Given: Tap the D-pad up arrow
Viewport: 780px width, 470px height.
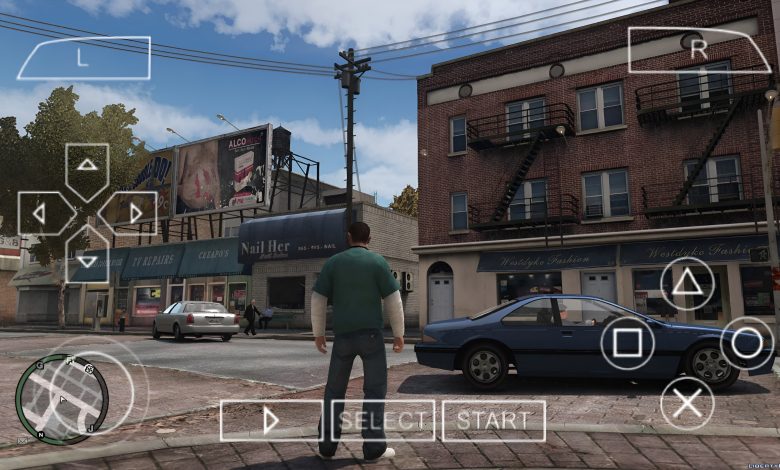Looking at the screenshot, I should 87,166.
